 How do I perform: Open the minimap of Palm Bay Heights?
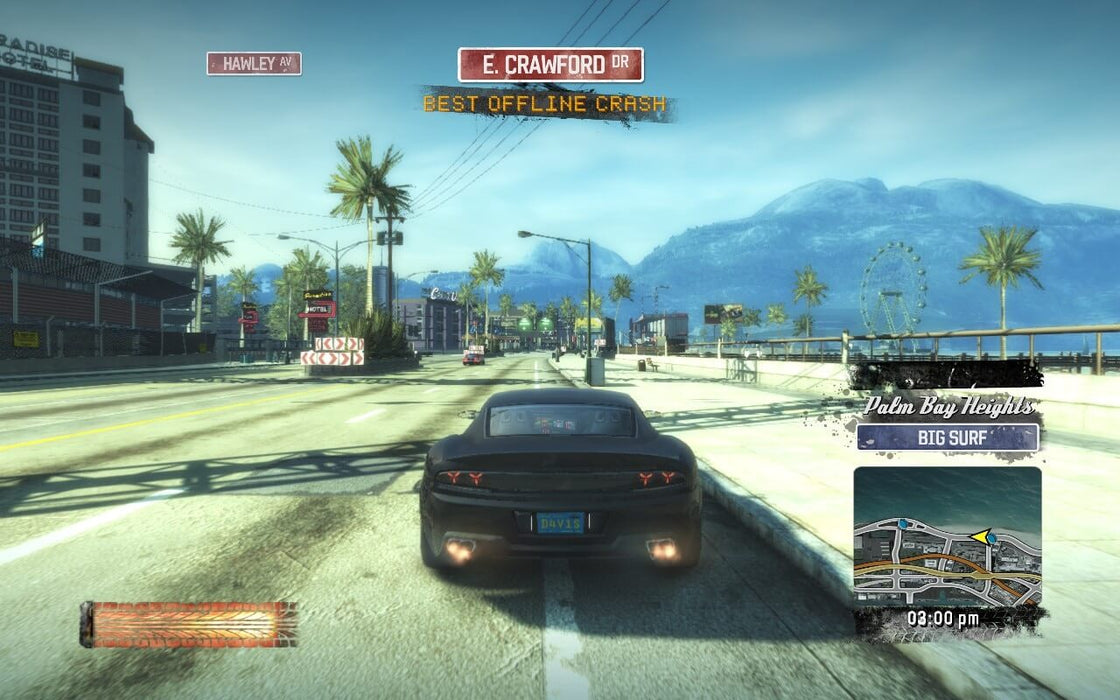pos(946,536)
